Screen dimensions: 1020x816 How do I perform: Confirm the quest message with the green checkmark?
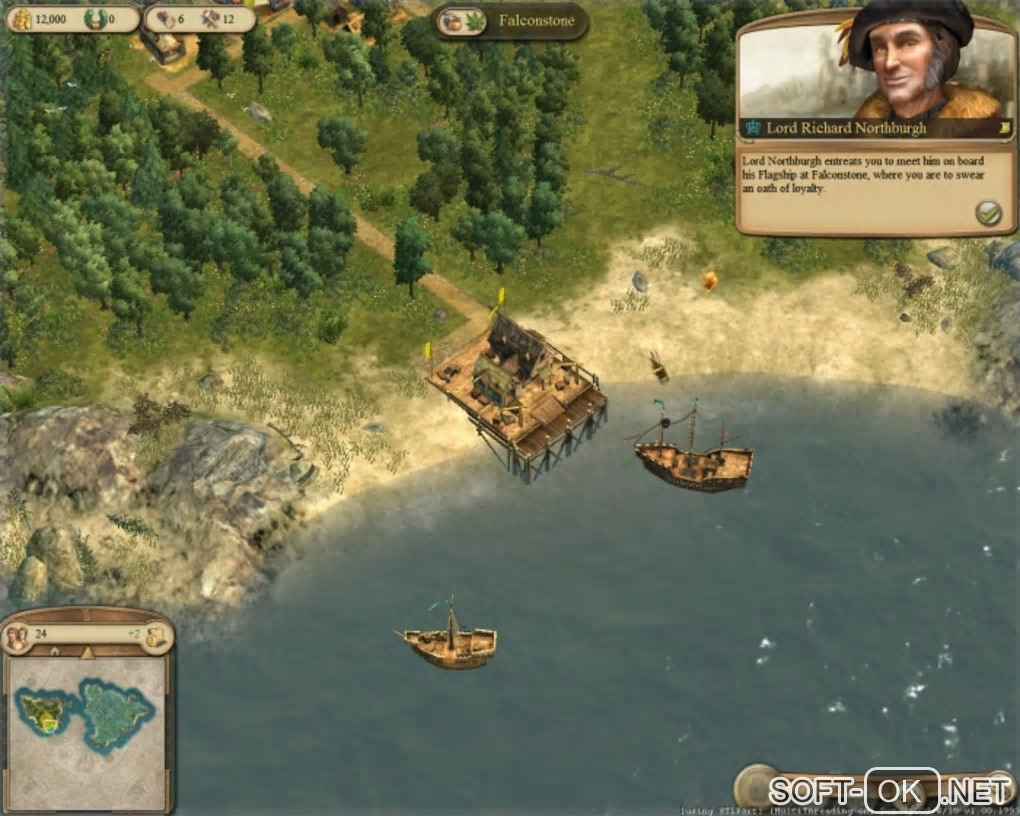[988, 212]
